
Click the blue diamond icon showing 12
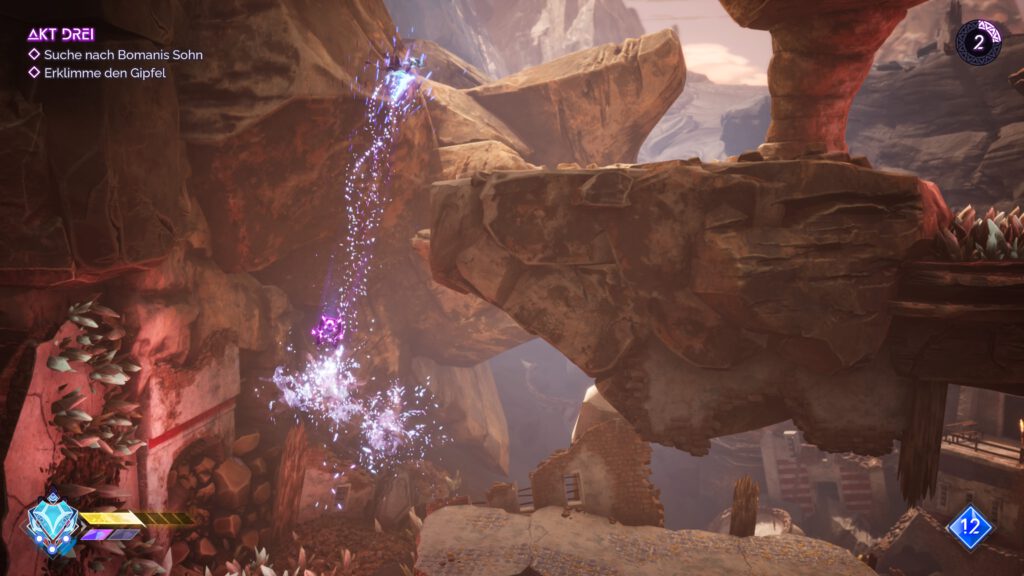coord(970,527)
